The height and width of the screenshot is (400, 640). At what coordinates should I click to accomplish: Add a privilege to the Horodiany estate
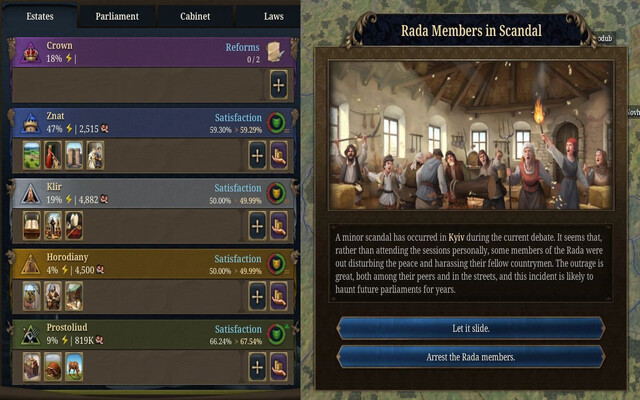pyautogui.click(x=257, y=296)
